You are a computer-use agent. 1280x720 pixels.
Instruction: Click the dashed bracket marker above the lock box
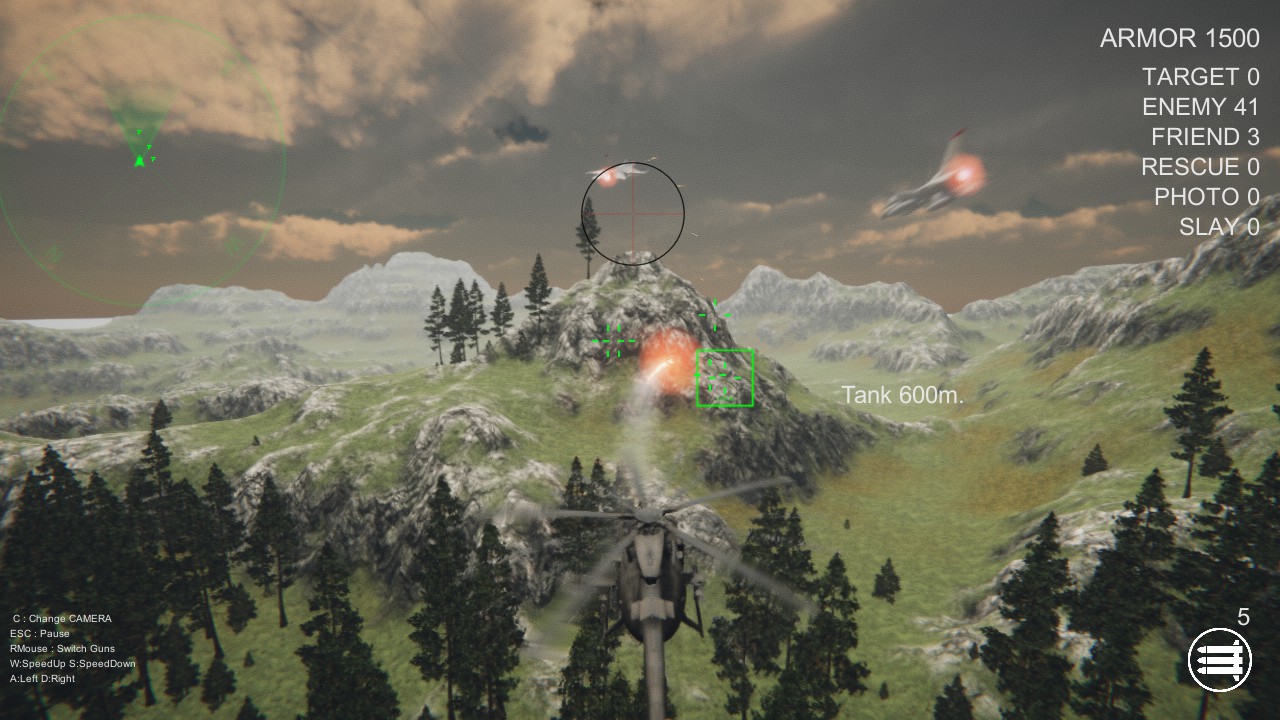(716, 313)
